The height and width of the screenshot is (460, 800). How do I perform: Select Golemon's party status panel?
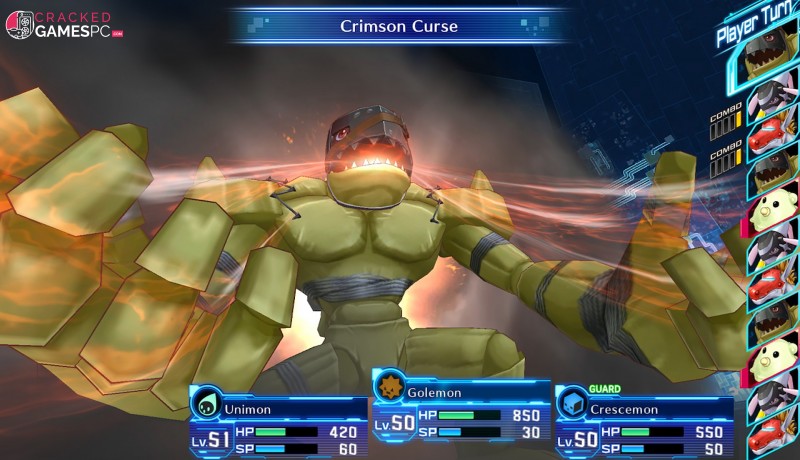[461, 414]
